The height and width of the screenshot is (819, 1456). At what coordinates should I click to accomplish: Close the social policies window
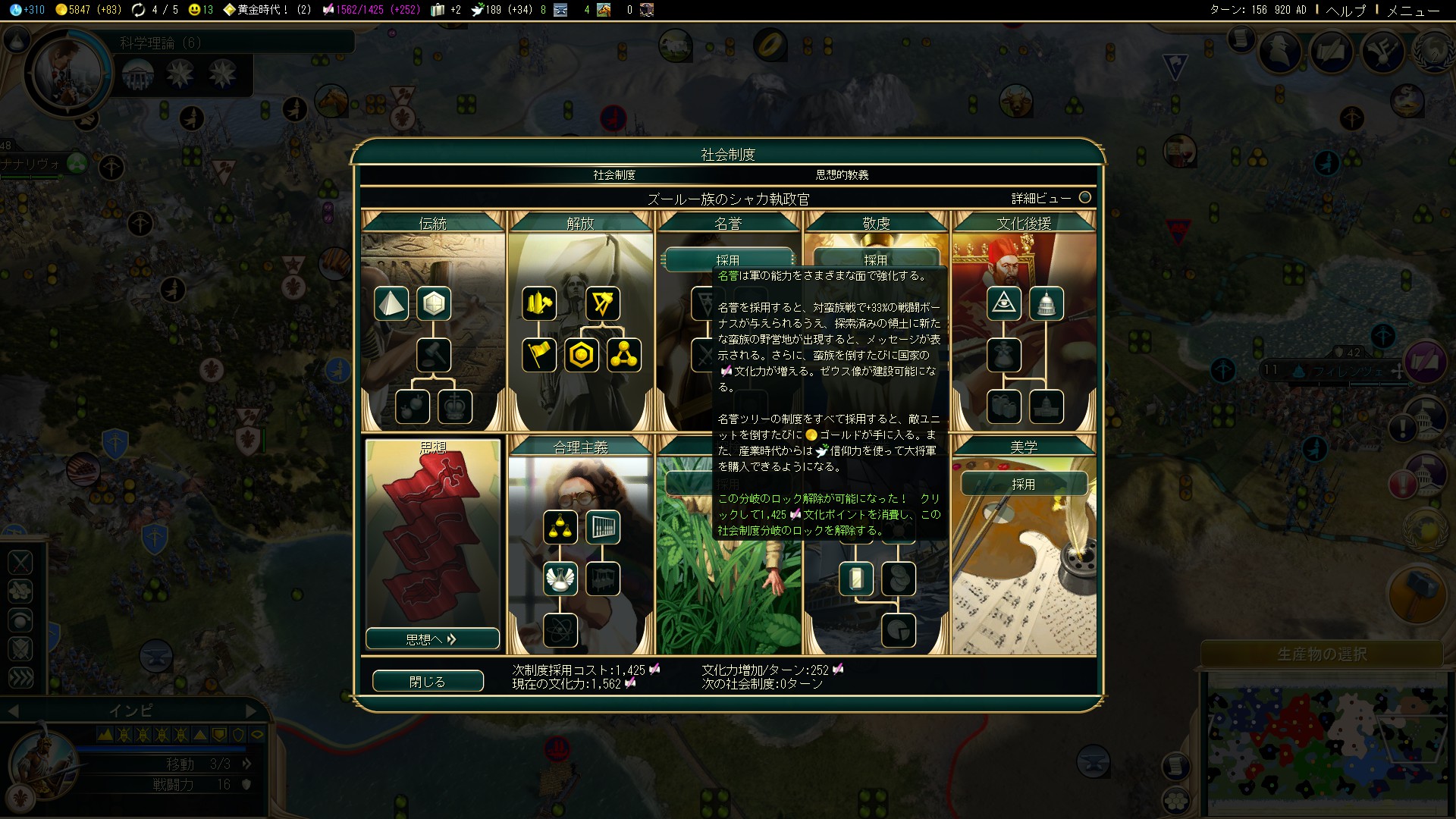coord(428,681)
